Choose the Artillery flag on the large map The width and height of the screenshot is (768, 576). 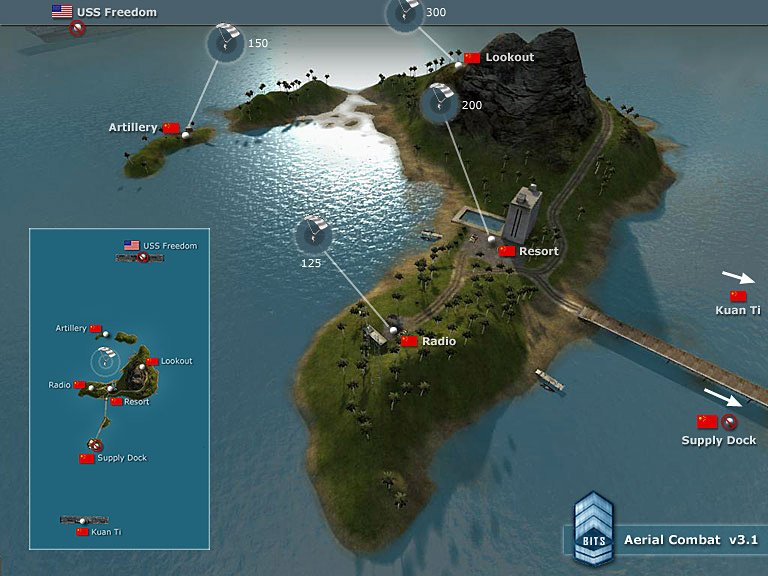coord(172,128)
